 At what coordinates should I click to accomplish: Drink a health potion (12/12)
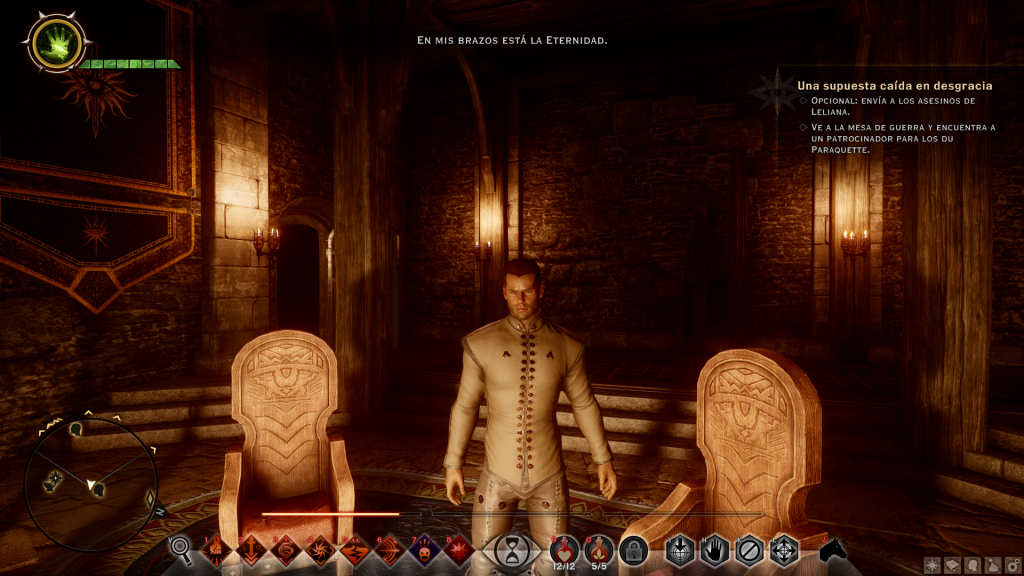pos(563,549)
